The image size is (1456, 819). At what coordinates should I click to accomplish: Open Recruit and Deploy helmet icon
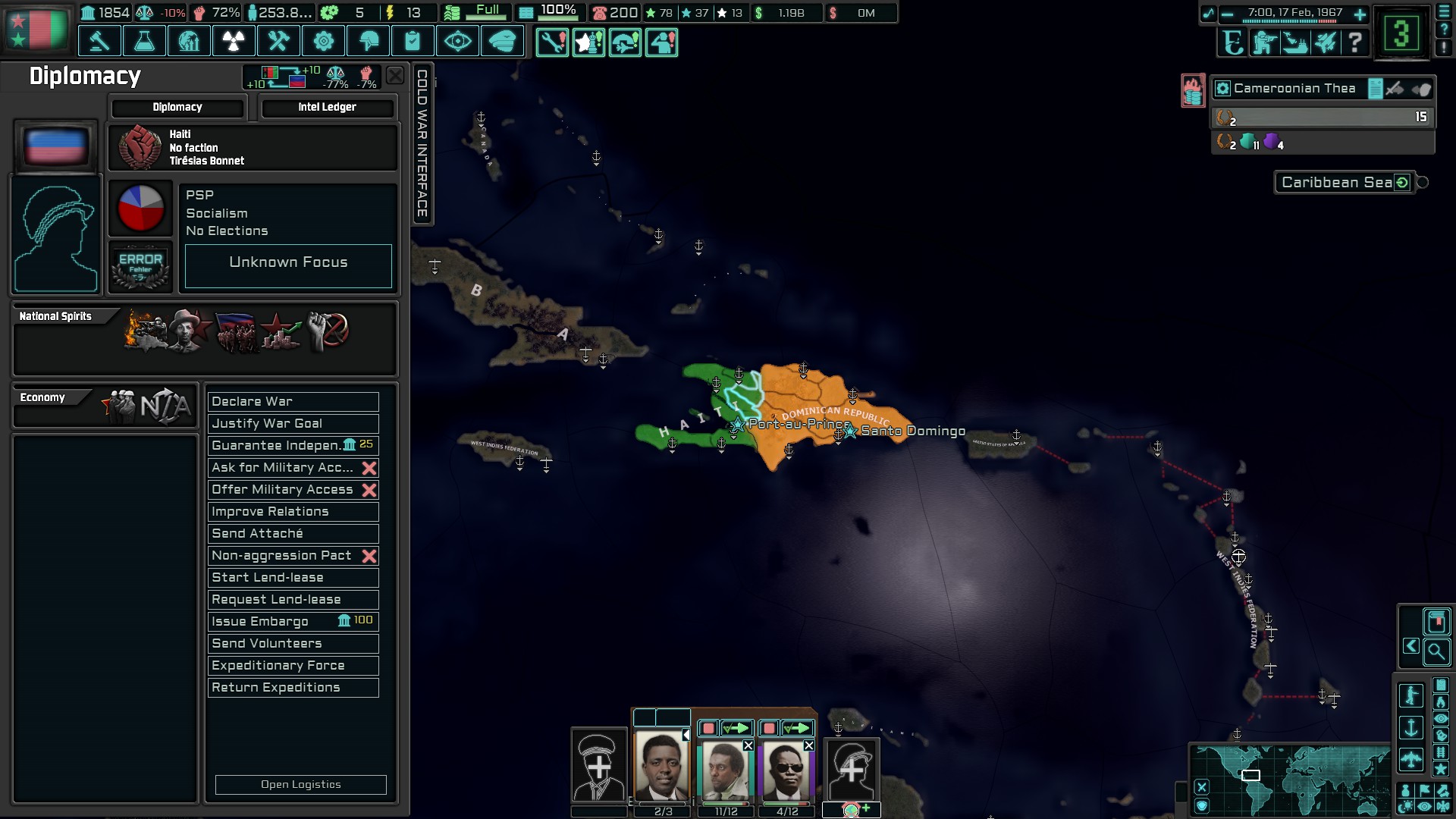tap(369, 41)
